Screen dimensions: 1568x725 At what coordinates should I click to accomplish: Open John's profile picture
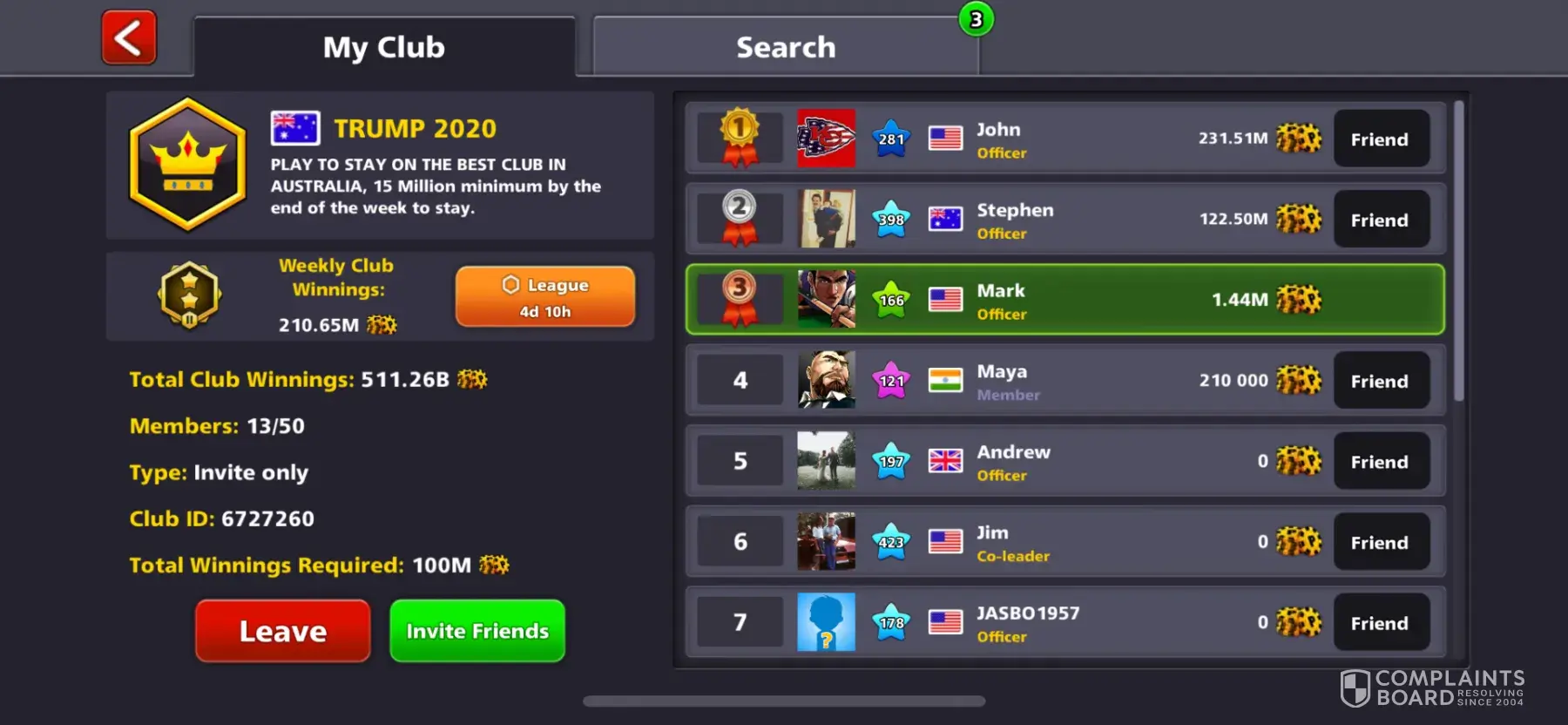pos(826,139)
